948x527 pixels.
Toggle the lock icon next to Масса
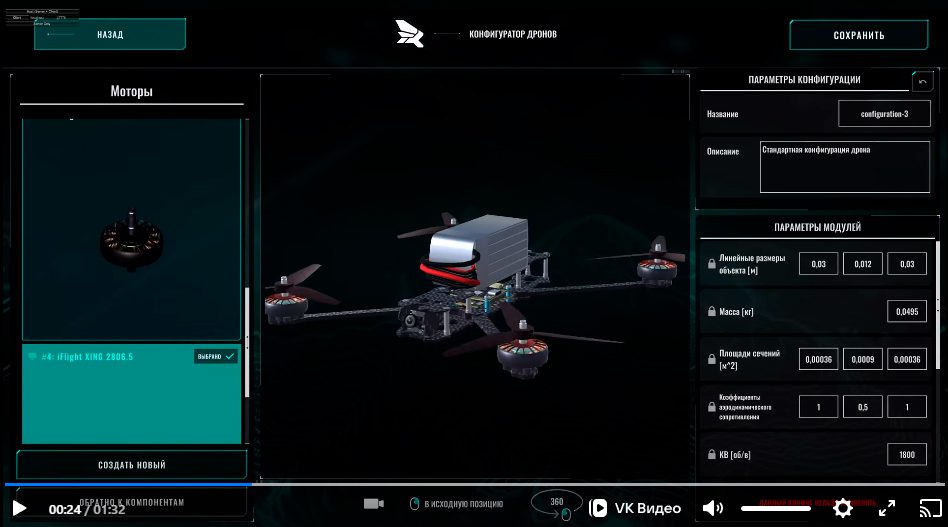pos(711,312)
